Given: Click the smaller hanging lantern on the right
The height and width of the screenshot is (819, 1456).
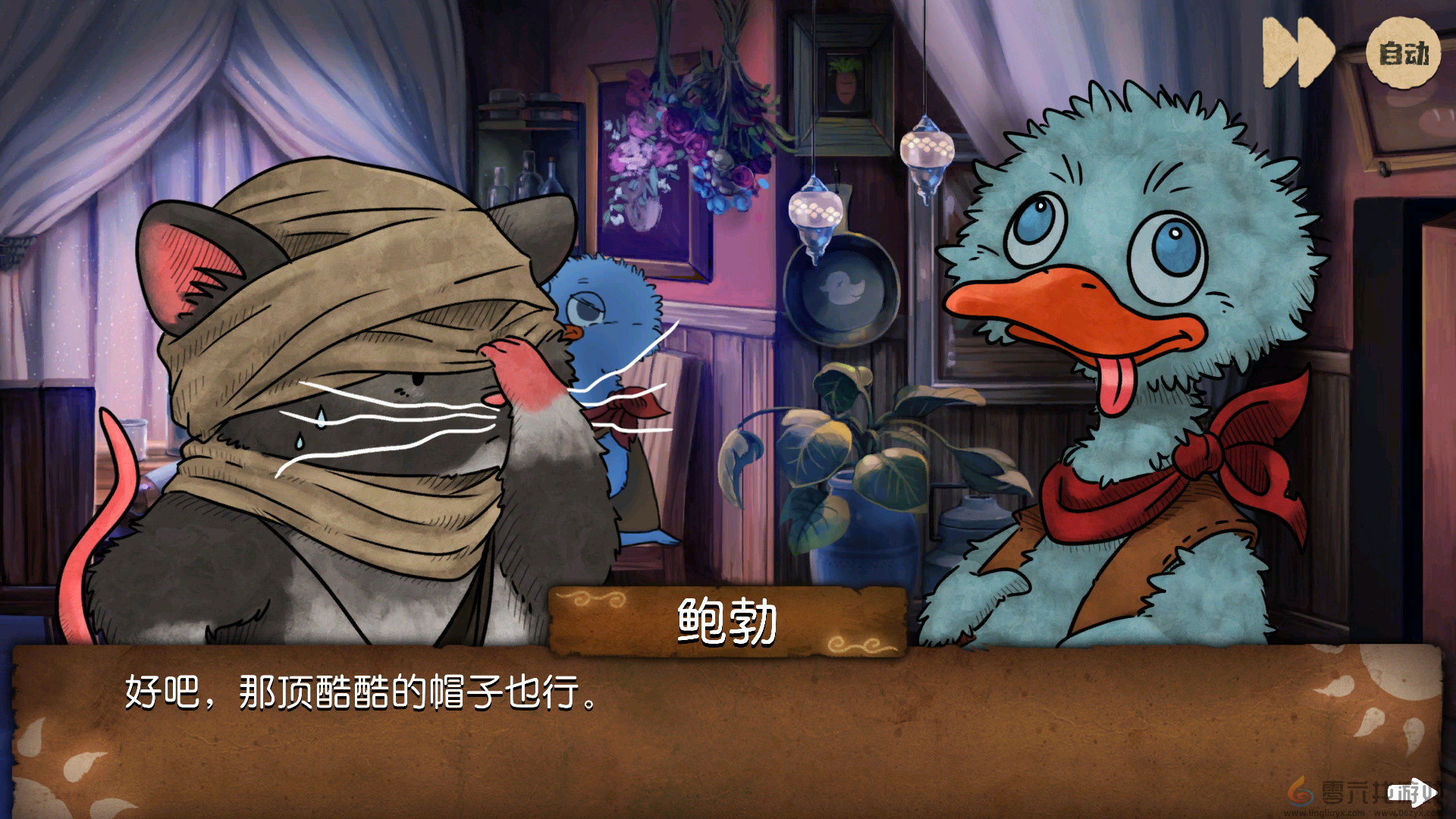Looking at the screenshot, I should pos(927,152).
